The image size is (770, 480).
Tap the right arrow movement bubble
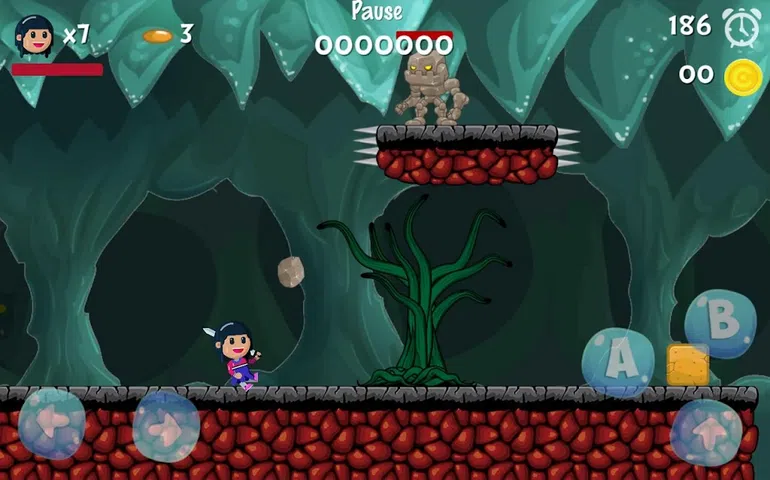pos(166,426)
